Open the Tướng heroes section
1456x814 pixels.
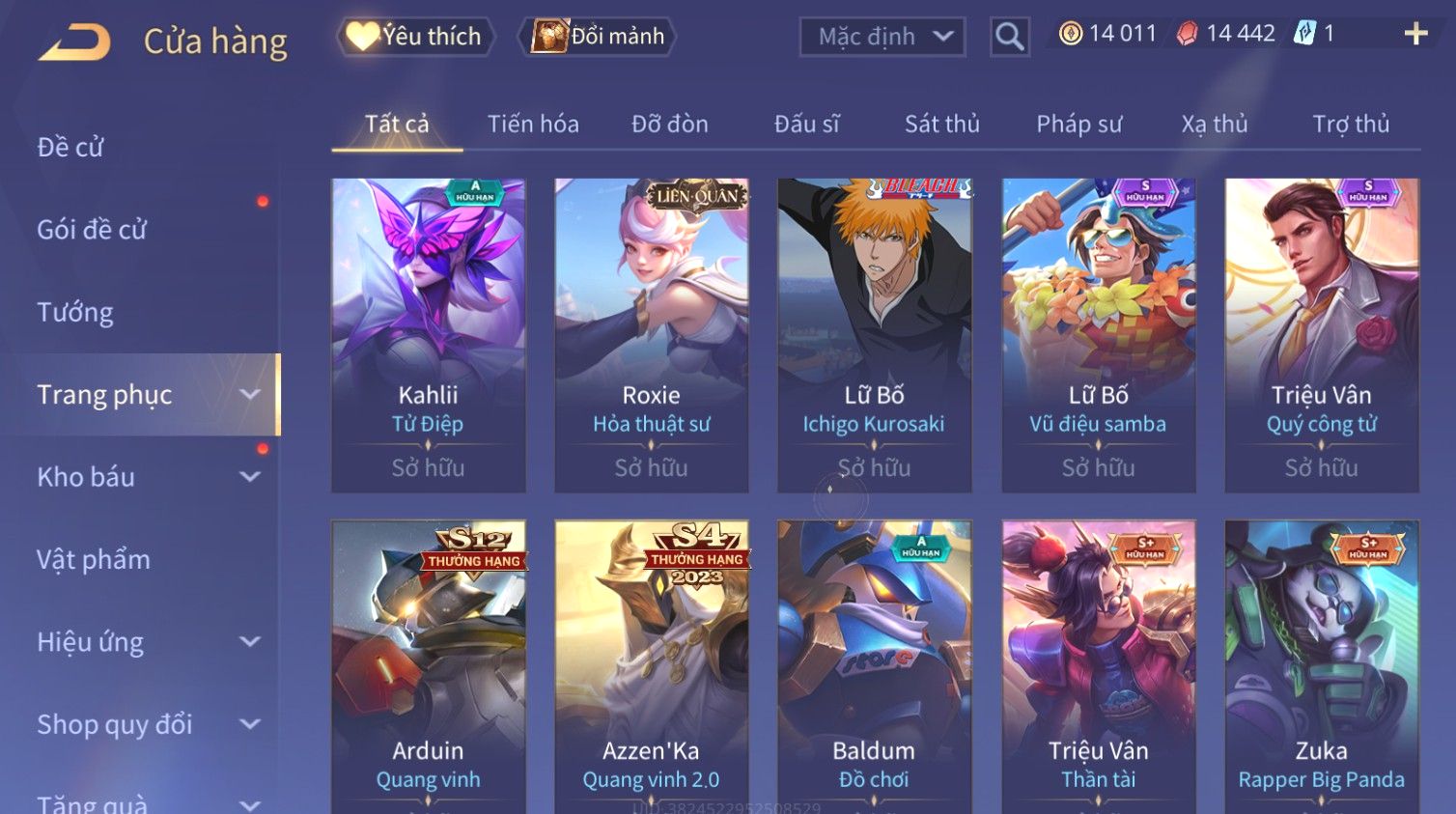click(x=75, y=312)
